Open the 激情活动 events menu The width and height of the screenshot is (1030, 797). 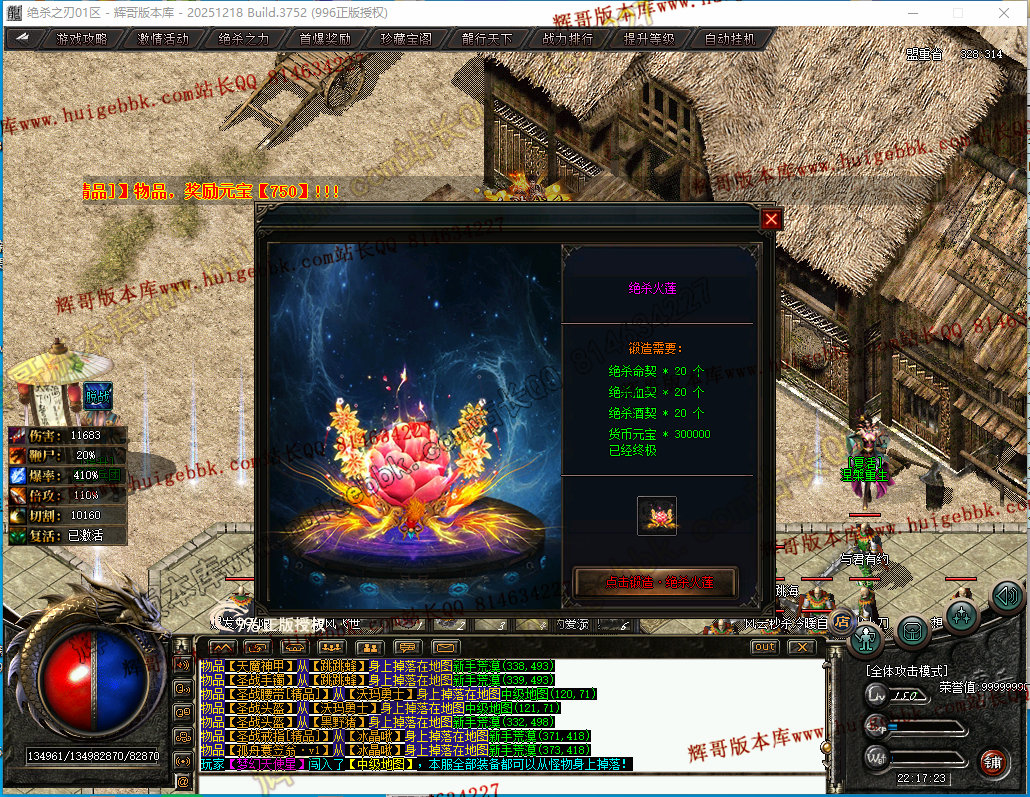163,39
